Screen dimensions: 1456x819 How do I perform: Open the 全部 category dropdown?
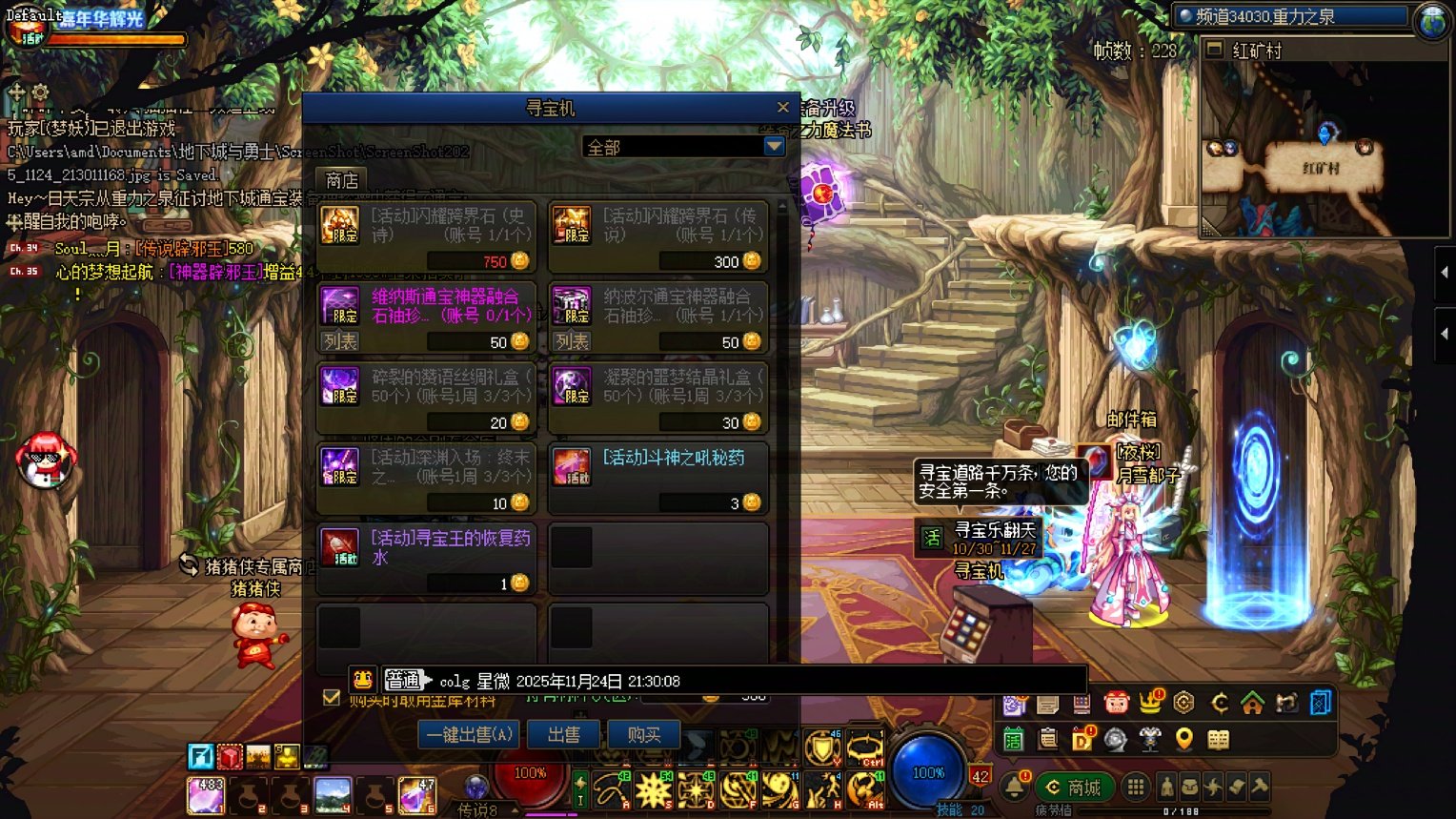(774, 146)
